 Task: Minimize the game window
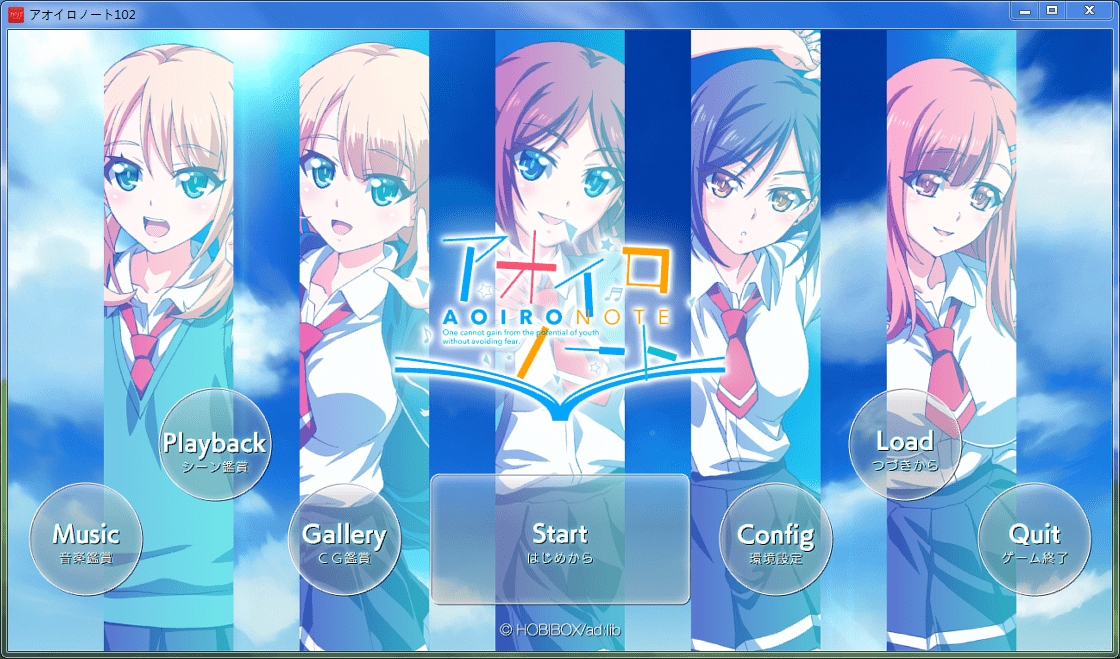click(1024, 10)
